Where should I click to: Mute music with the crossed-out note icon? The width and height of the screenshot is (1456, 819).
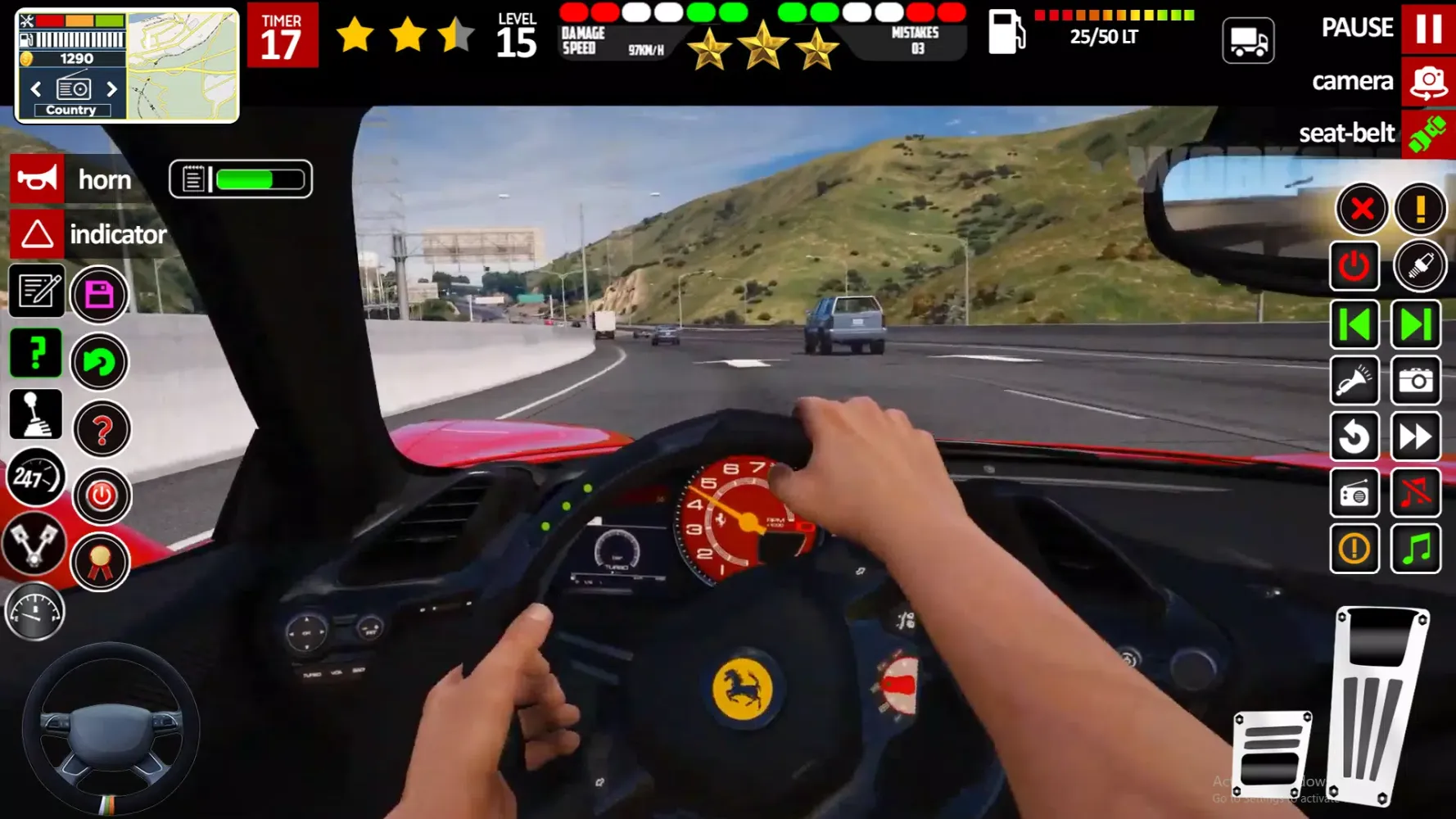(1418, 493)
